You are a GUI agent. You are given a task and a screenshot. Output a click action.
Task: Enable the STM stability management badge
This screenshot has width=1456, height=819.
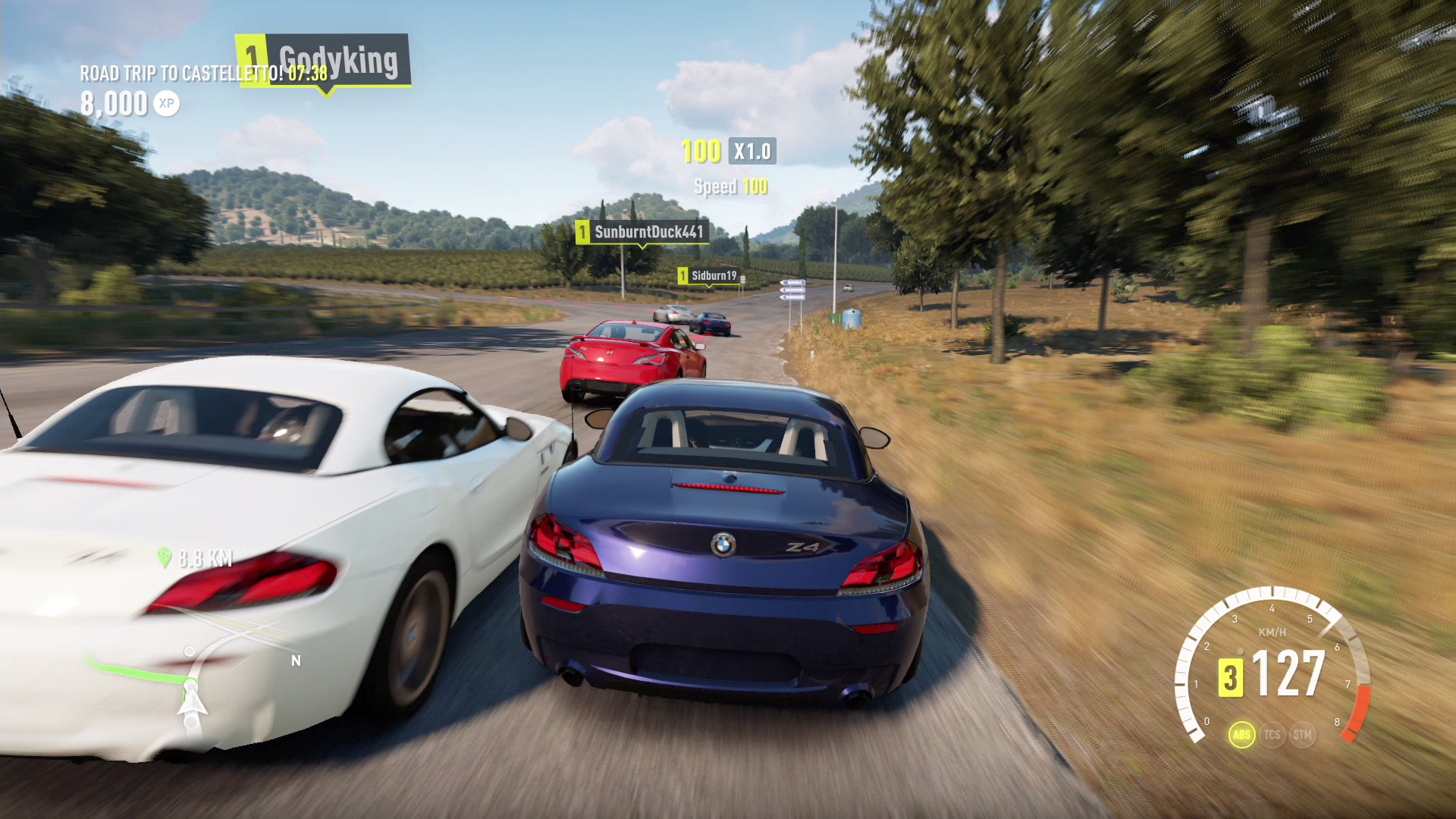pos(1303,734)
